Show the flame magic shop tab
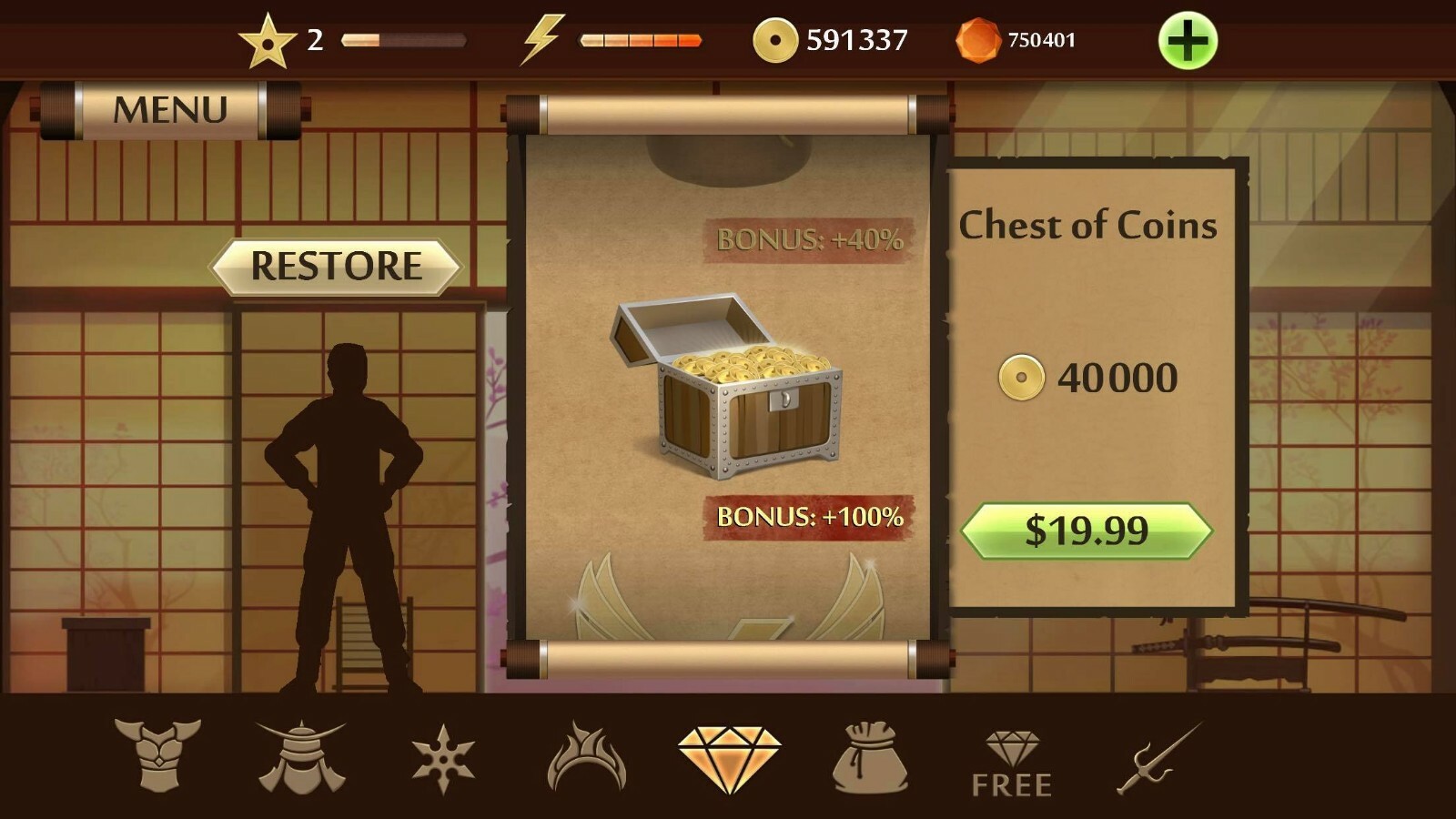This screenshot has width=1456, height=819. click(x=586, y=757)
